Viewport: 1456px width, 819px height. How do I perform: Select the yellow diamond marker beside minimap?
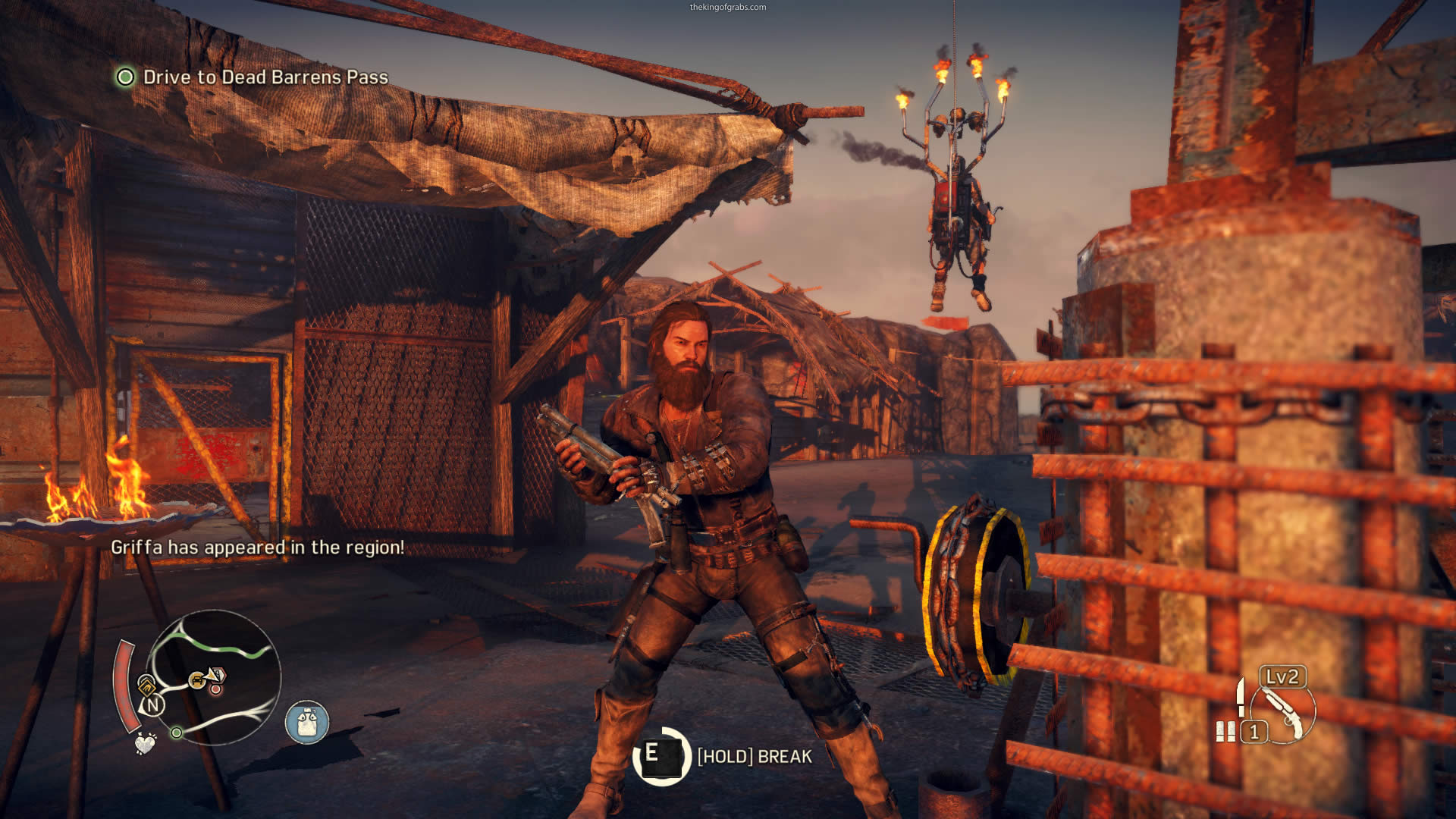click(146, 686)
